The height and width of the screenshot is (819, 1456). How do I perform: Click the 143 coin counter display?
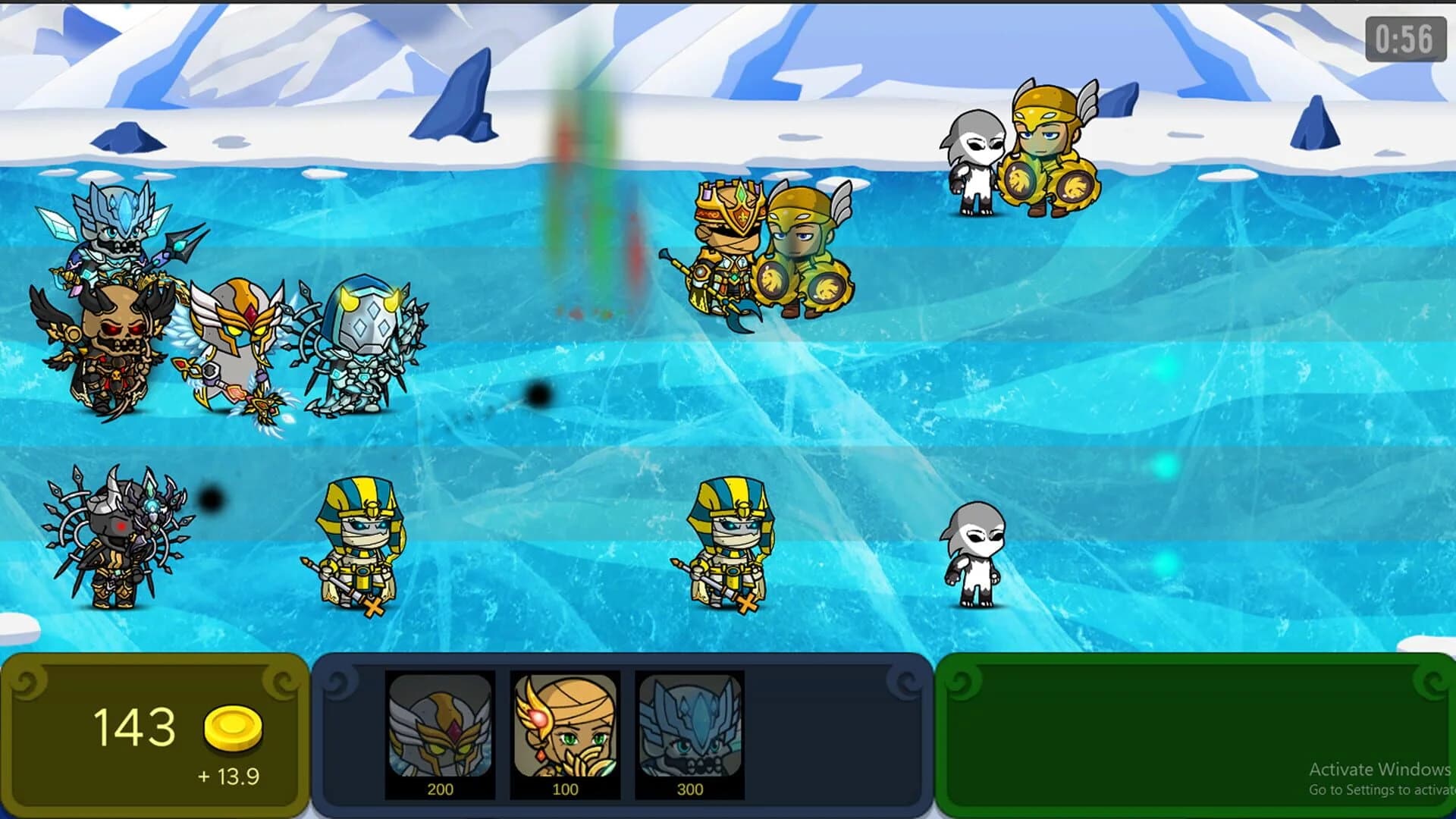(136, 726)
